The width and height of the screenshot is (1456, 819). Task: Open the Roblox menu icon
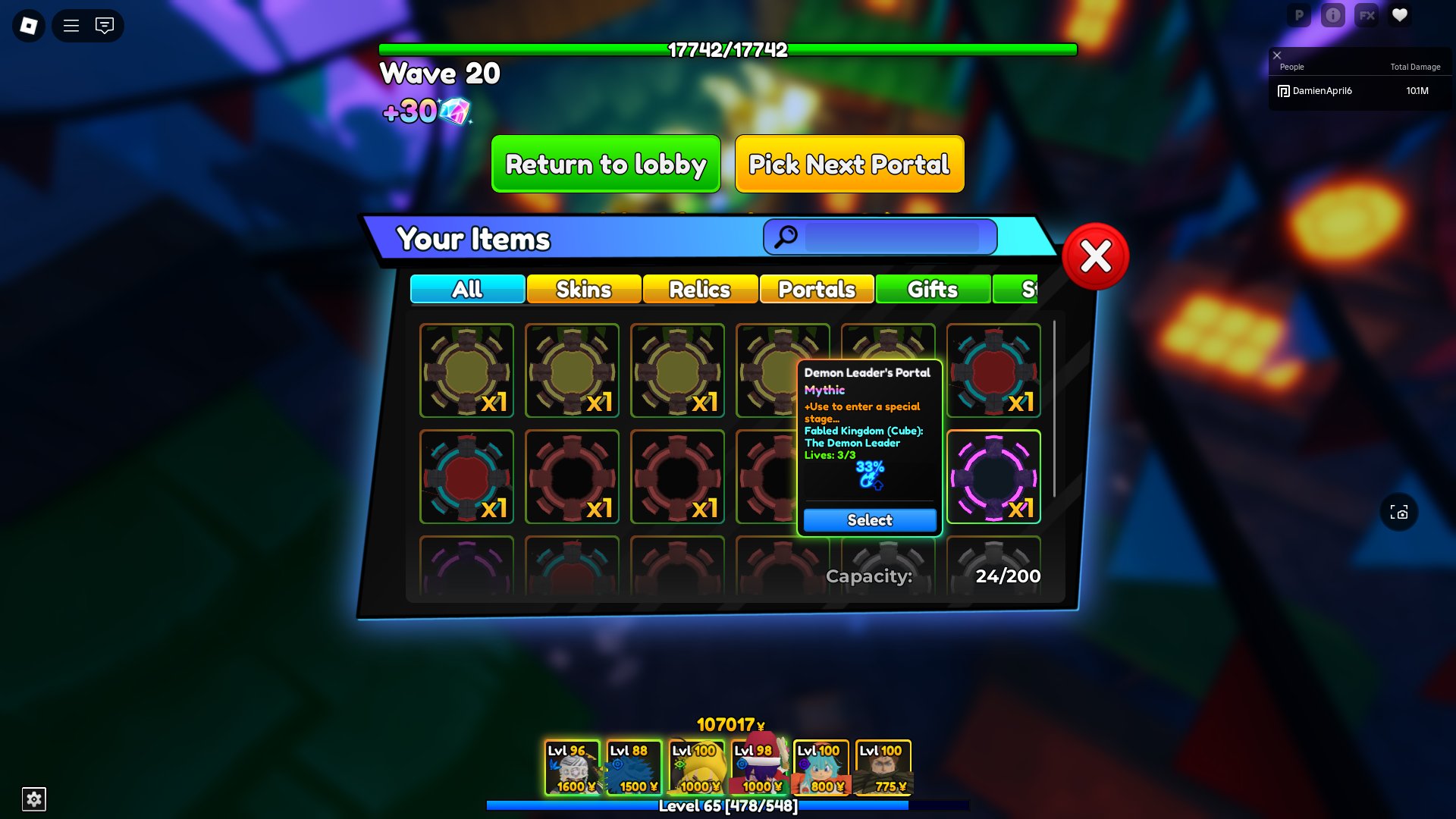(69, 25)
